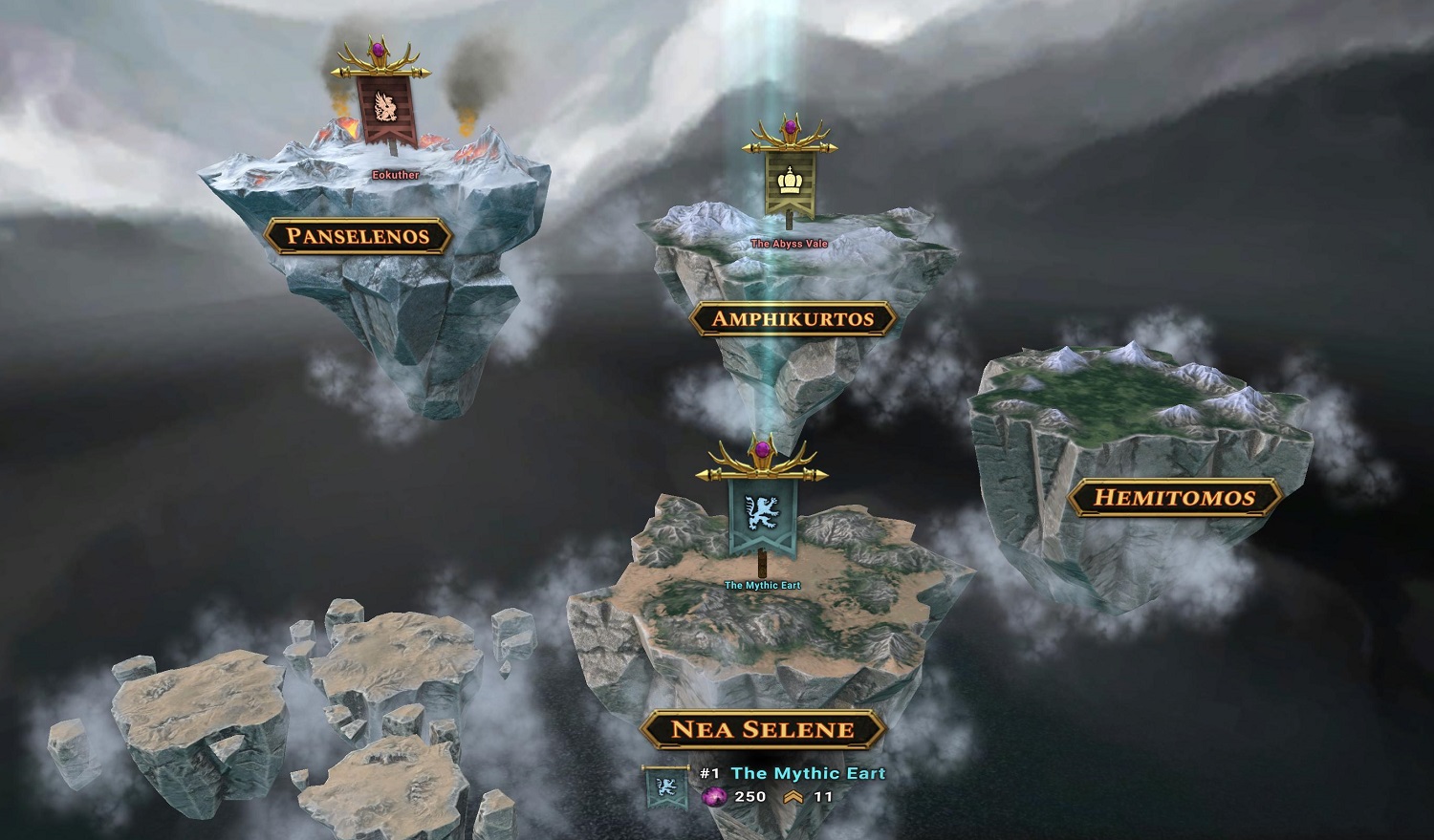Screen dimensions: 1434x840
Task: Select the Nea Selene island label
Action: [x=762, y=730]
